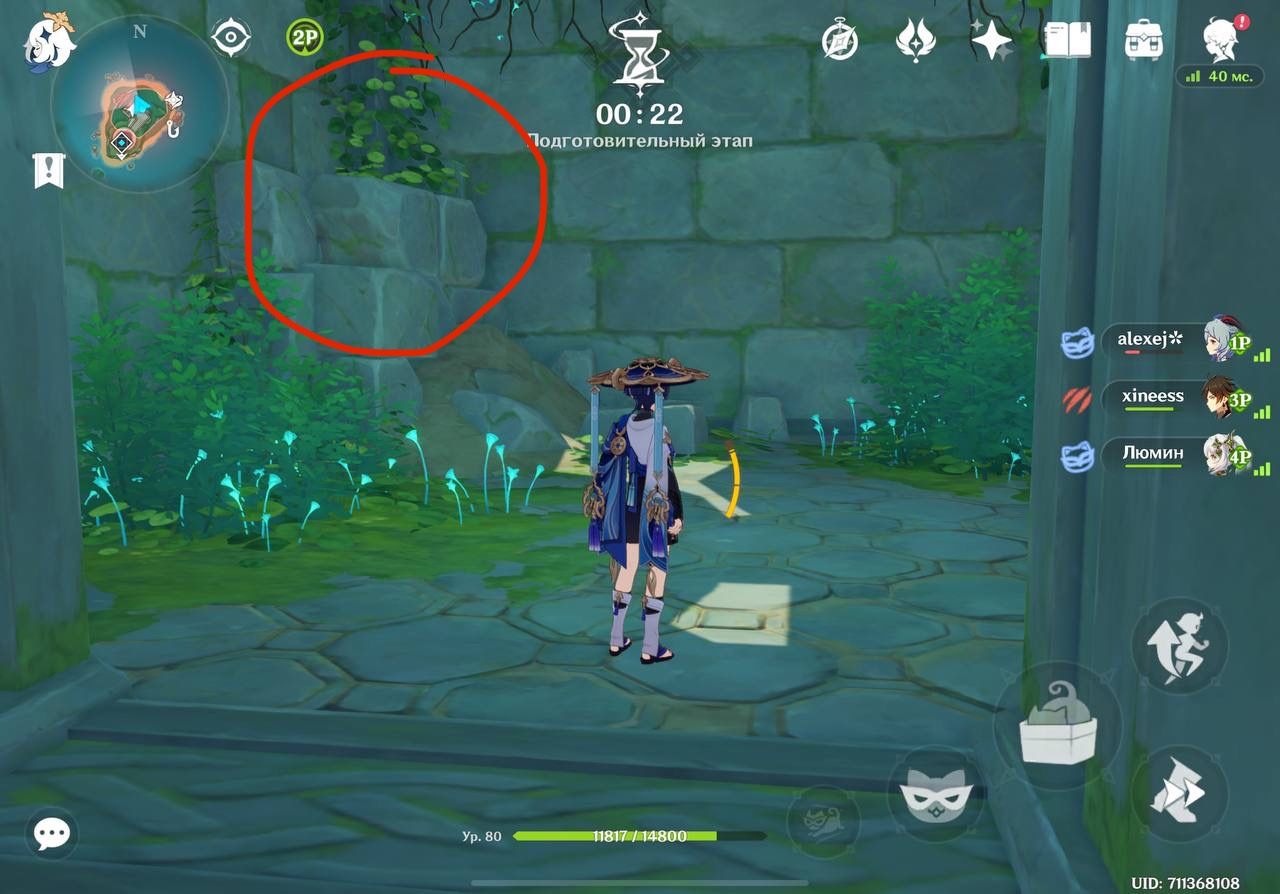
Task: Tap the 2P co-op indicator
Action: [305, 36]
